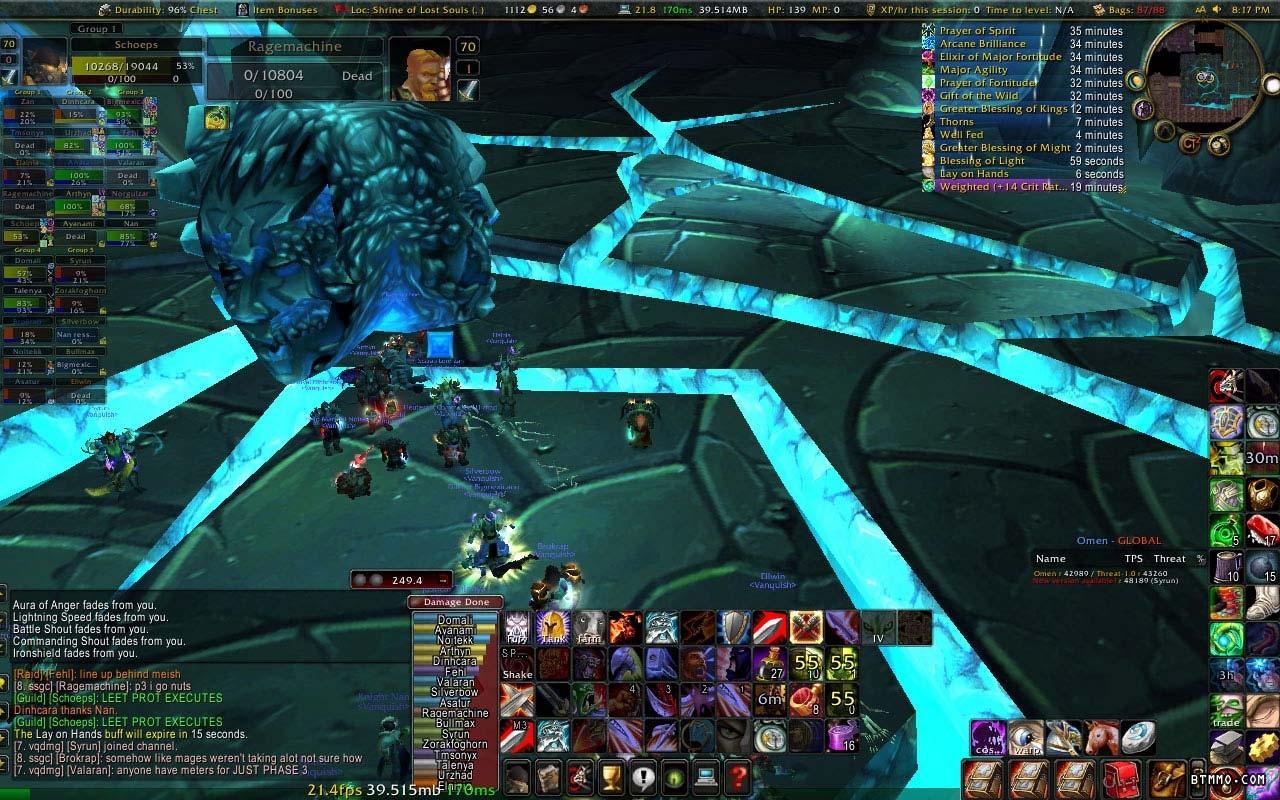Viewport: 1280px width, 800px height.
Task: Open the trade goblin icon
Action: tap(1226, 710)
